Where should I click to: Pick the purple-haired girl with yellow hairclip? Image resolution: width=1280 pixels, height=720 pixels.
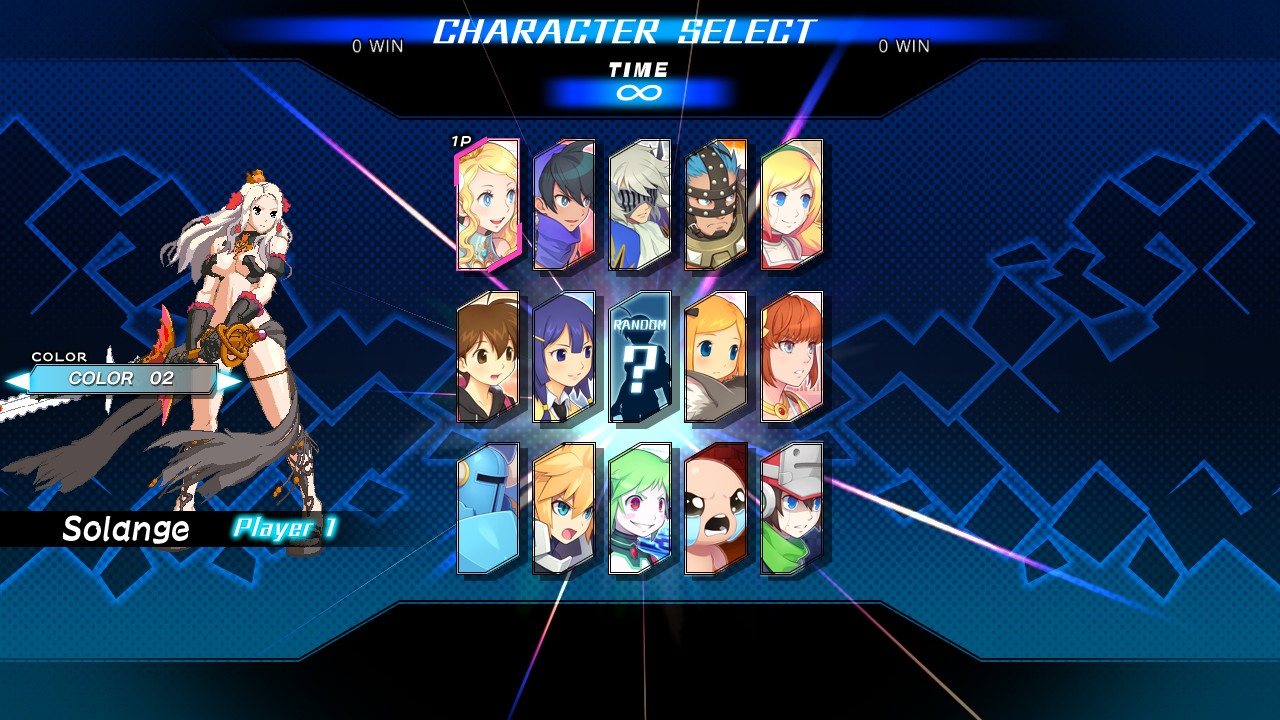(x=564, y=357)
